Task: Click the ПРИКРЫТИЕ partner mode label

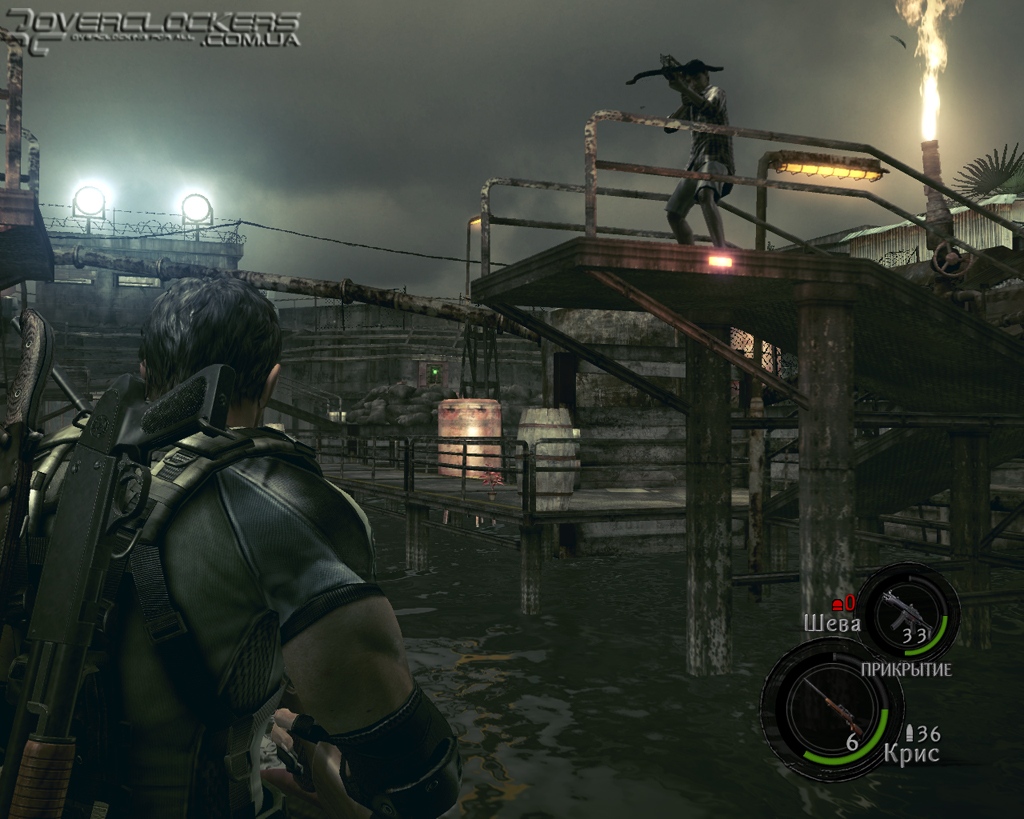Action: coord(905,669)
